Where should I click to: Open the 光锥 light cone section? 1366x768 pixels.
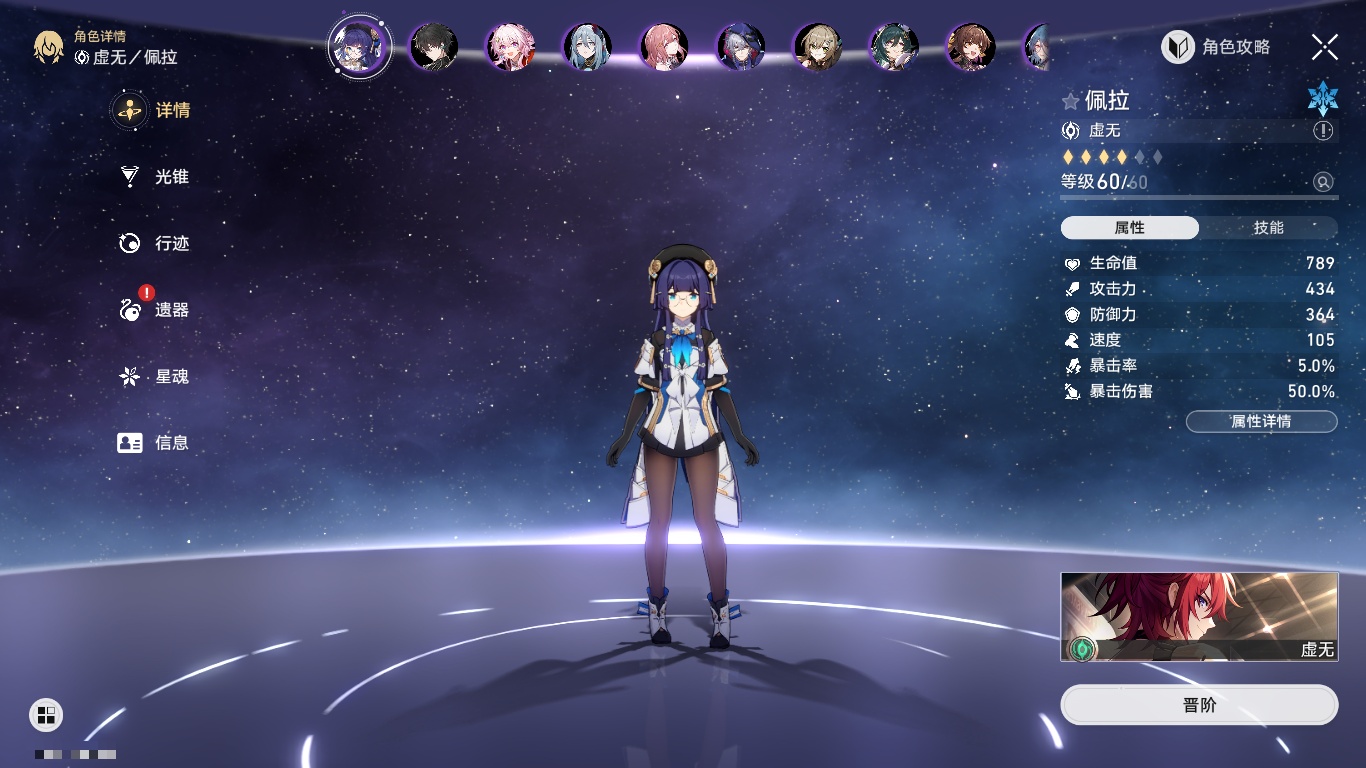(153, 177)
